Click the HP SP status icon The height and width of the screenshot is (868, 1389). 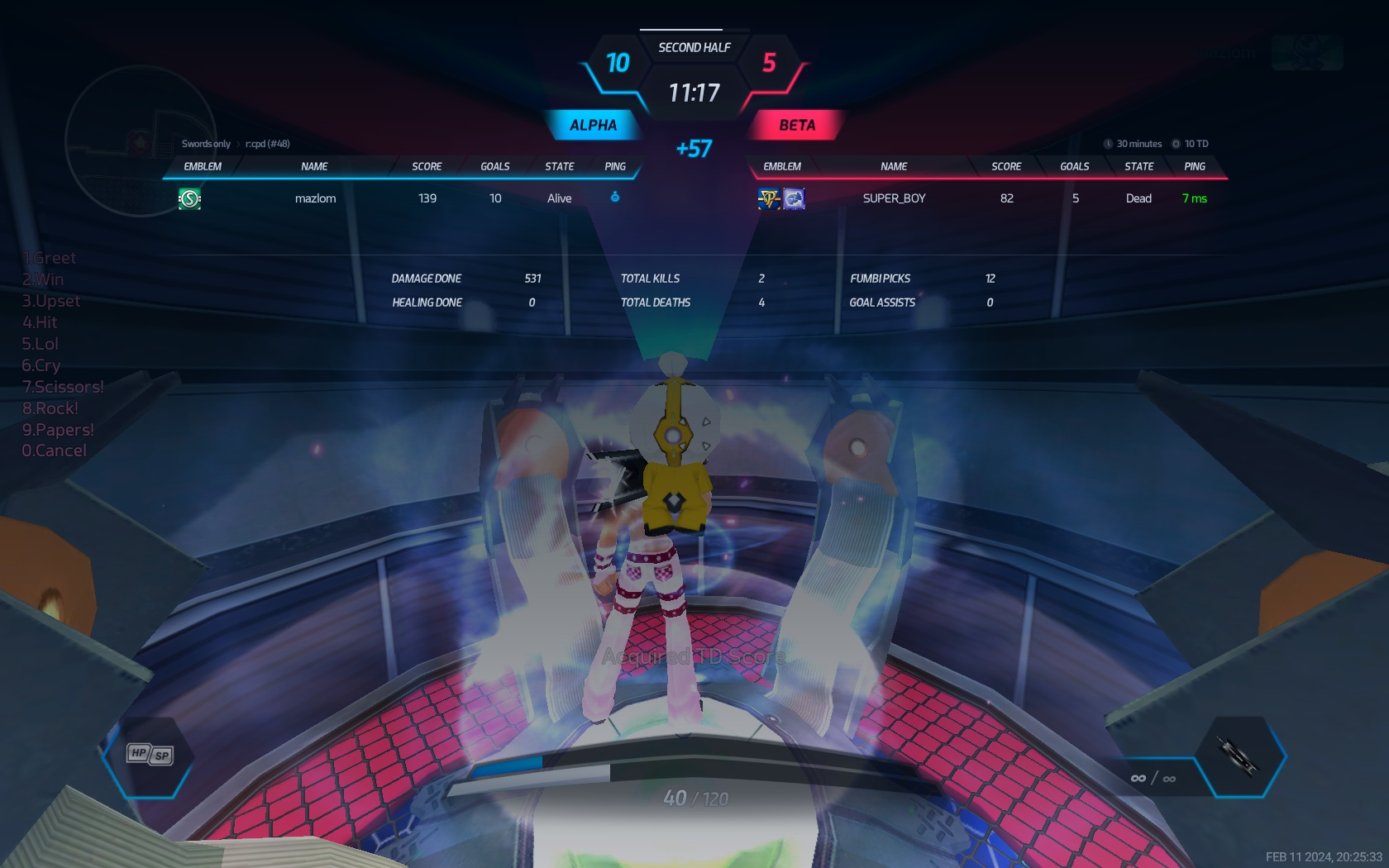[150, 754]
